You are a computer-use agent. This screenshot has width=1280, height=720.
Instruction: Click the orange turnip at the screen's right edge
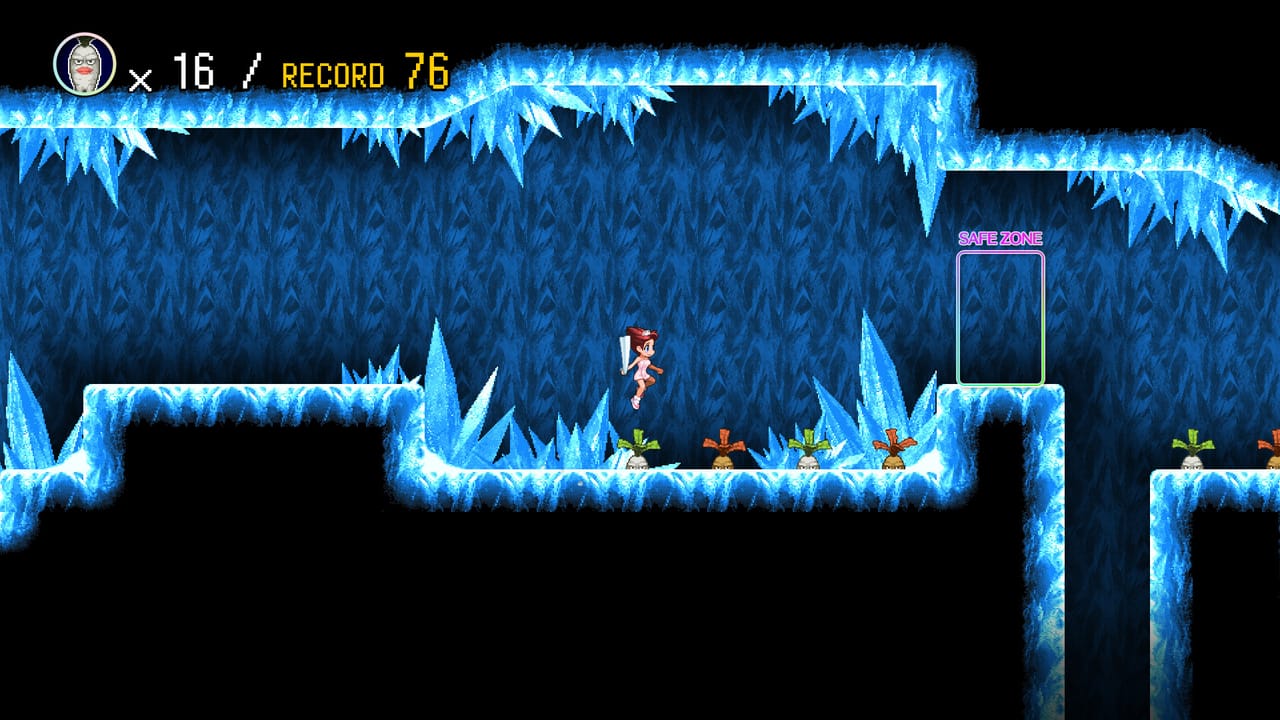coord(1272,455)
